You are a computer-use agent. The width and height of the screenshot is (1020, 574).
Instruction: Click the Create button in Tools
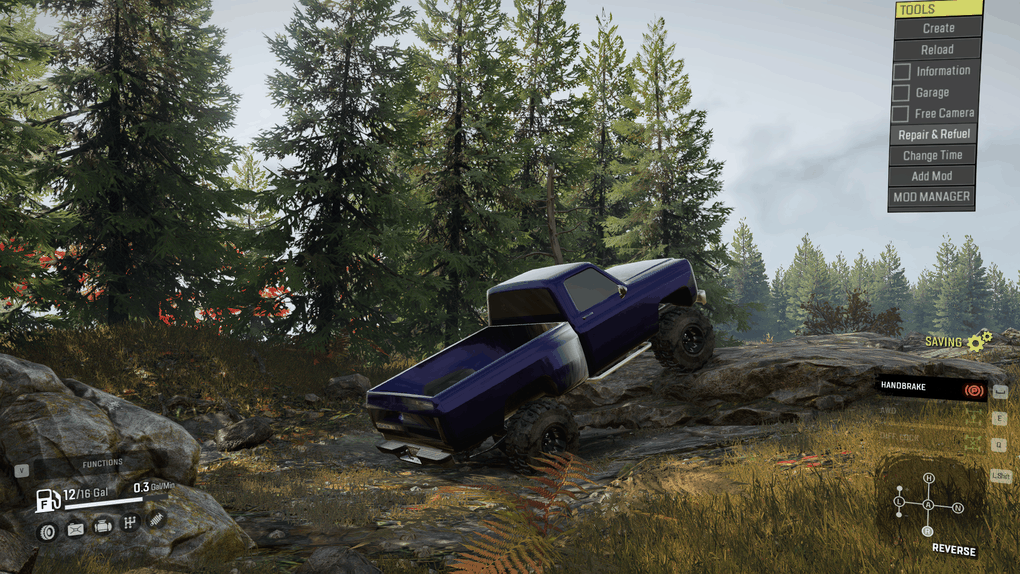937,28
